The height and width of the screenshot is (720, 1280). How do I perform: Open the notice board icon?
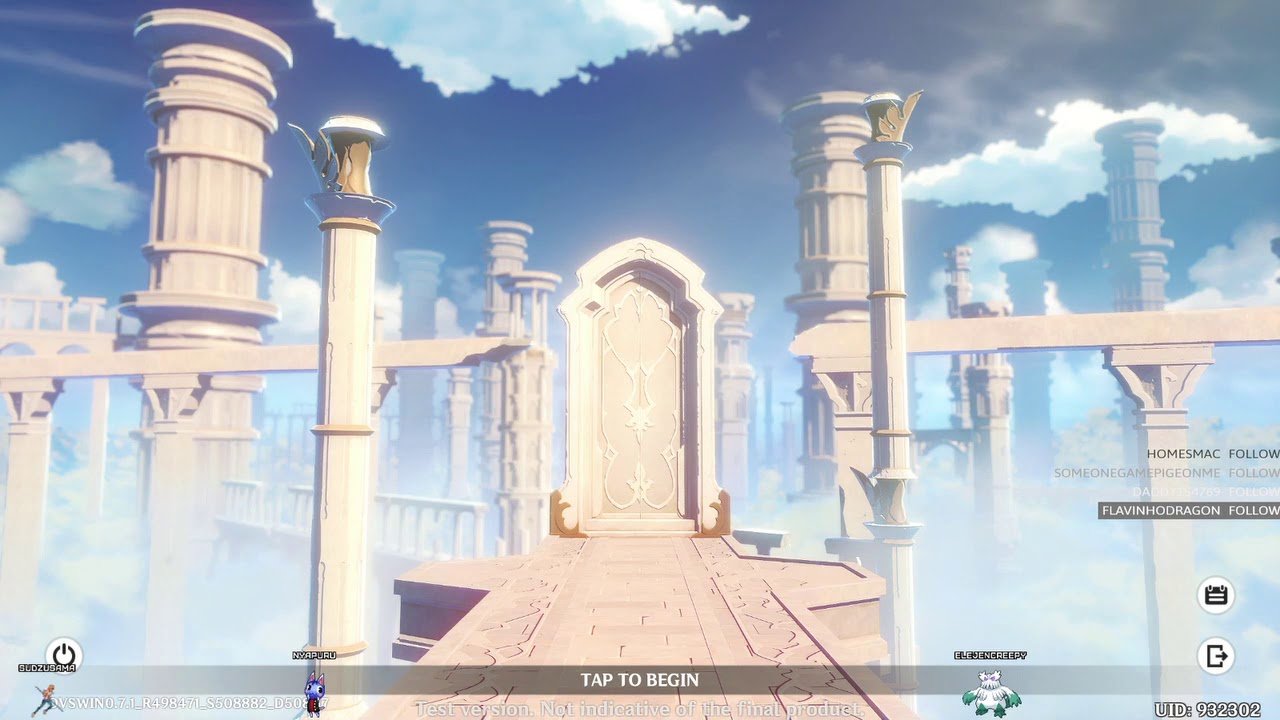[1215, 596]
